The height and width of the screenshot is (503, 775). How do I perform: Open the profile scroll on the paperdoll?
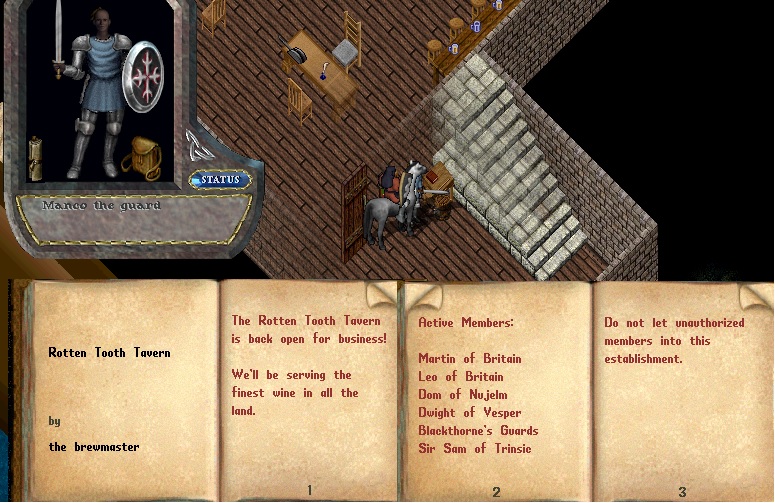pyautogui.click(x=36, y=157)
